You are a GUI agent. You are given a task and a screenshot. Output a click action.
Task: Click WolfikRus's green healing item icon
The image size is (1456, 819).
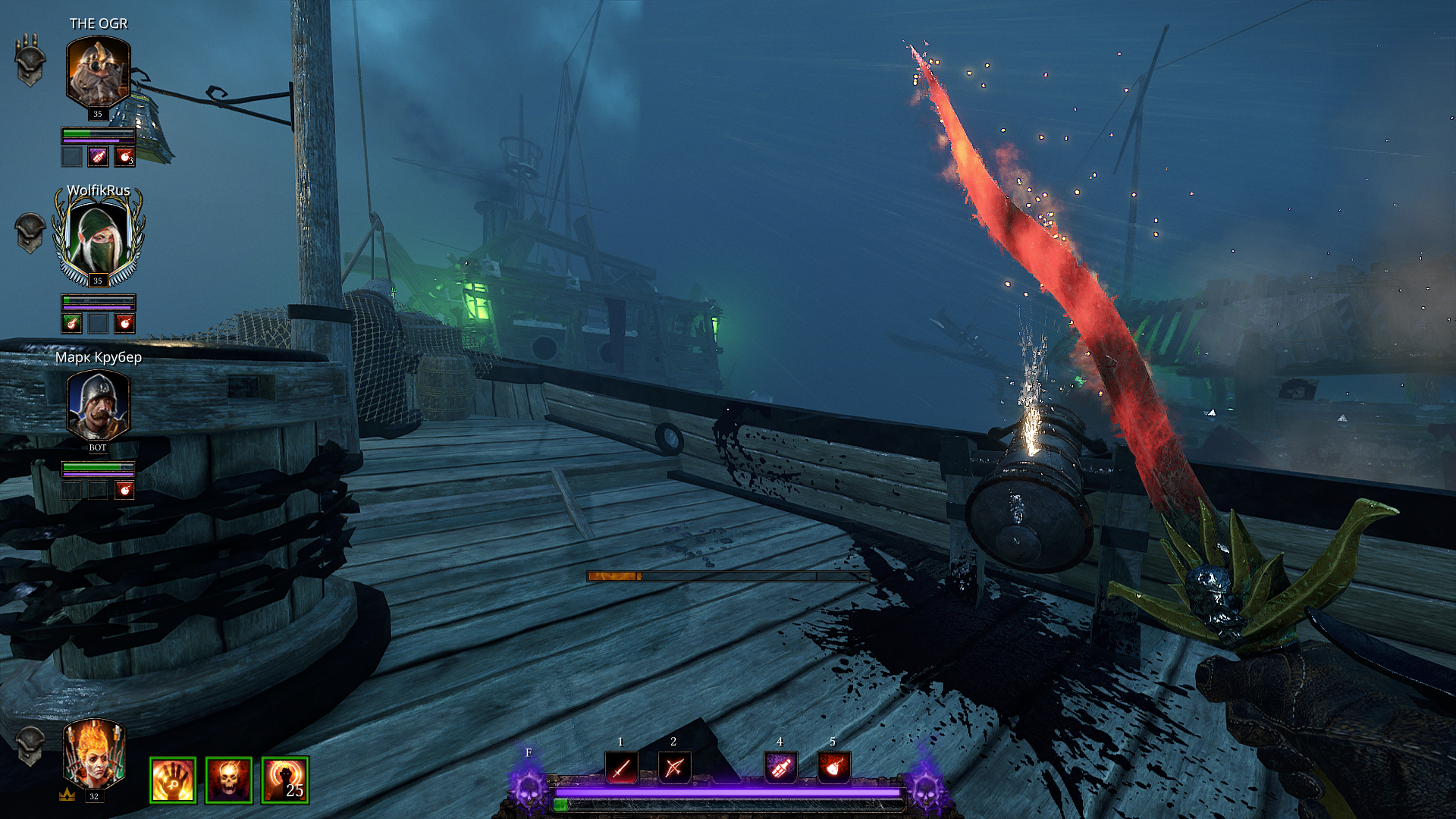(71, 324)
